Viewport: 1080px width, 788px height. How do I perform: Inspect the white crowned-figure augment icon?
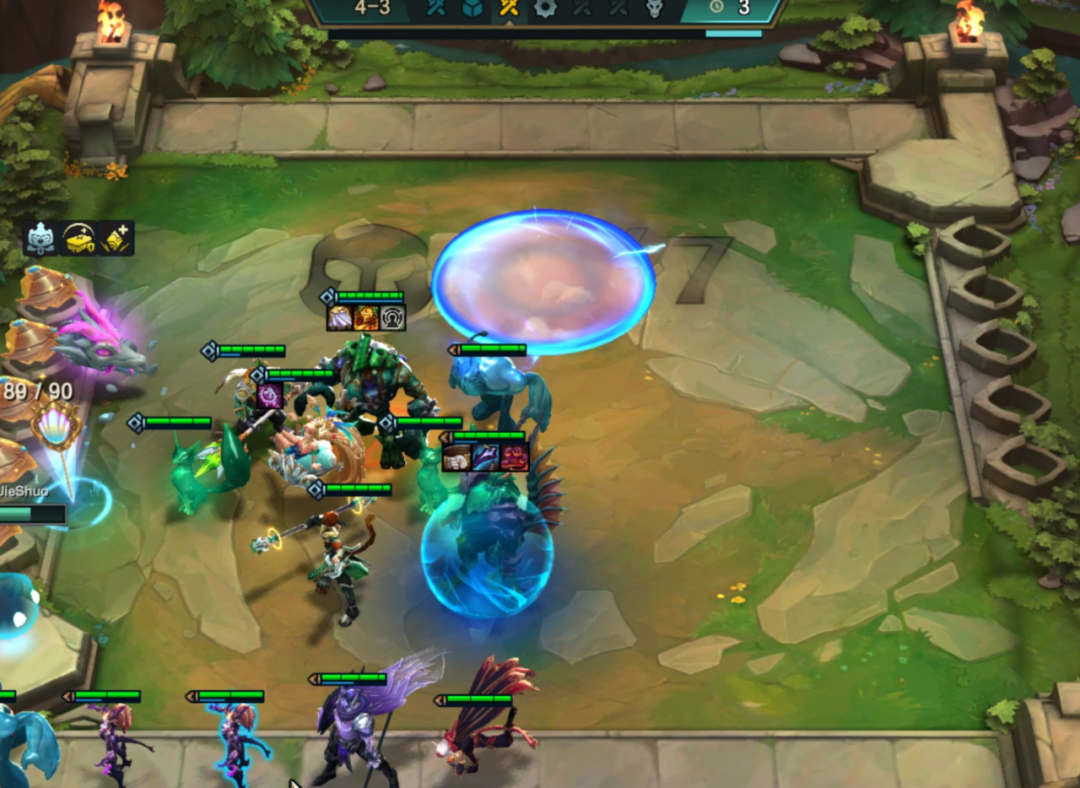point(40,238)
